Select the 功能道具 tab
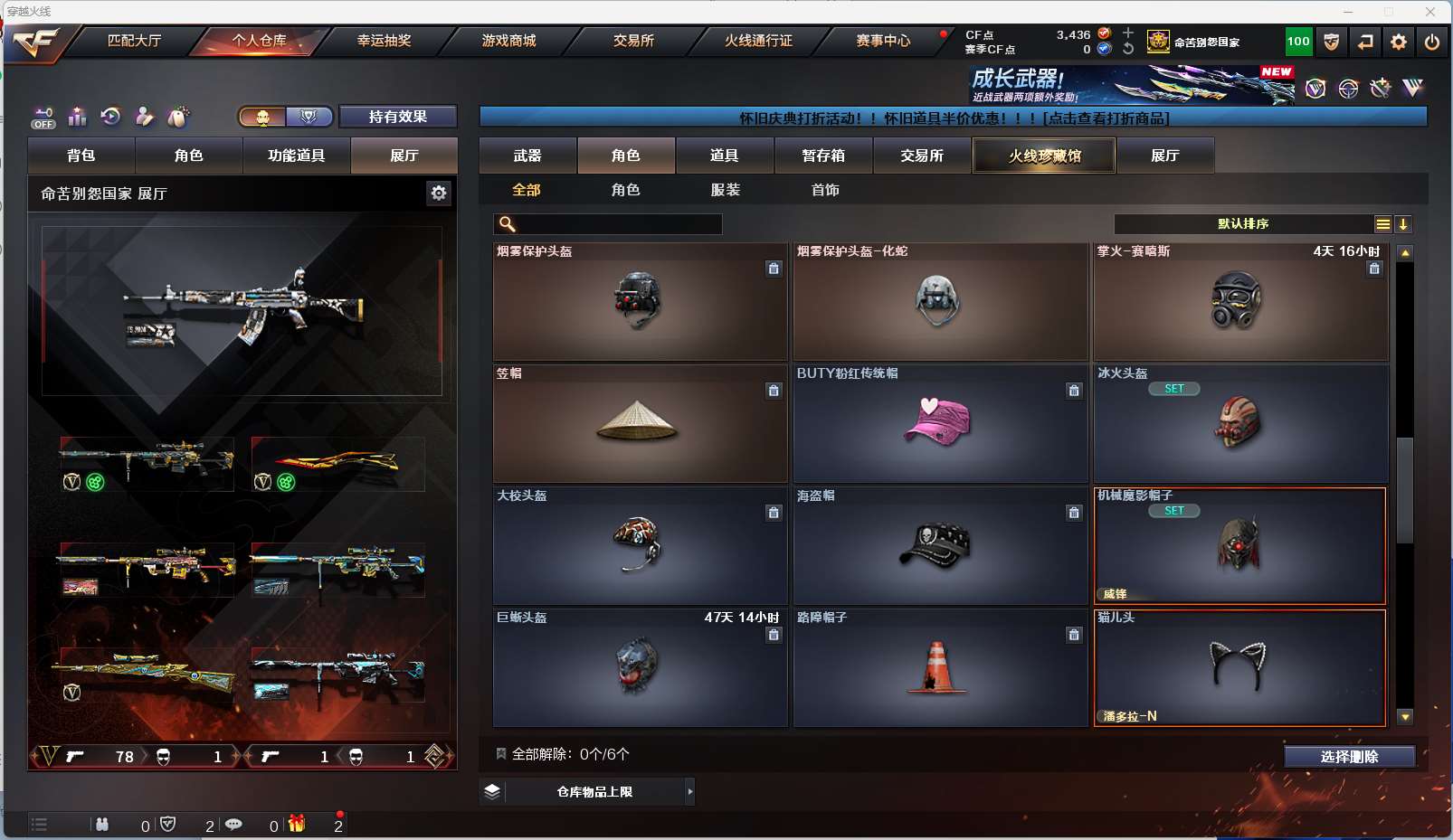1453x840 pixels. click(296, 156)
